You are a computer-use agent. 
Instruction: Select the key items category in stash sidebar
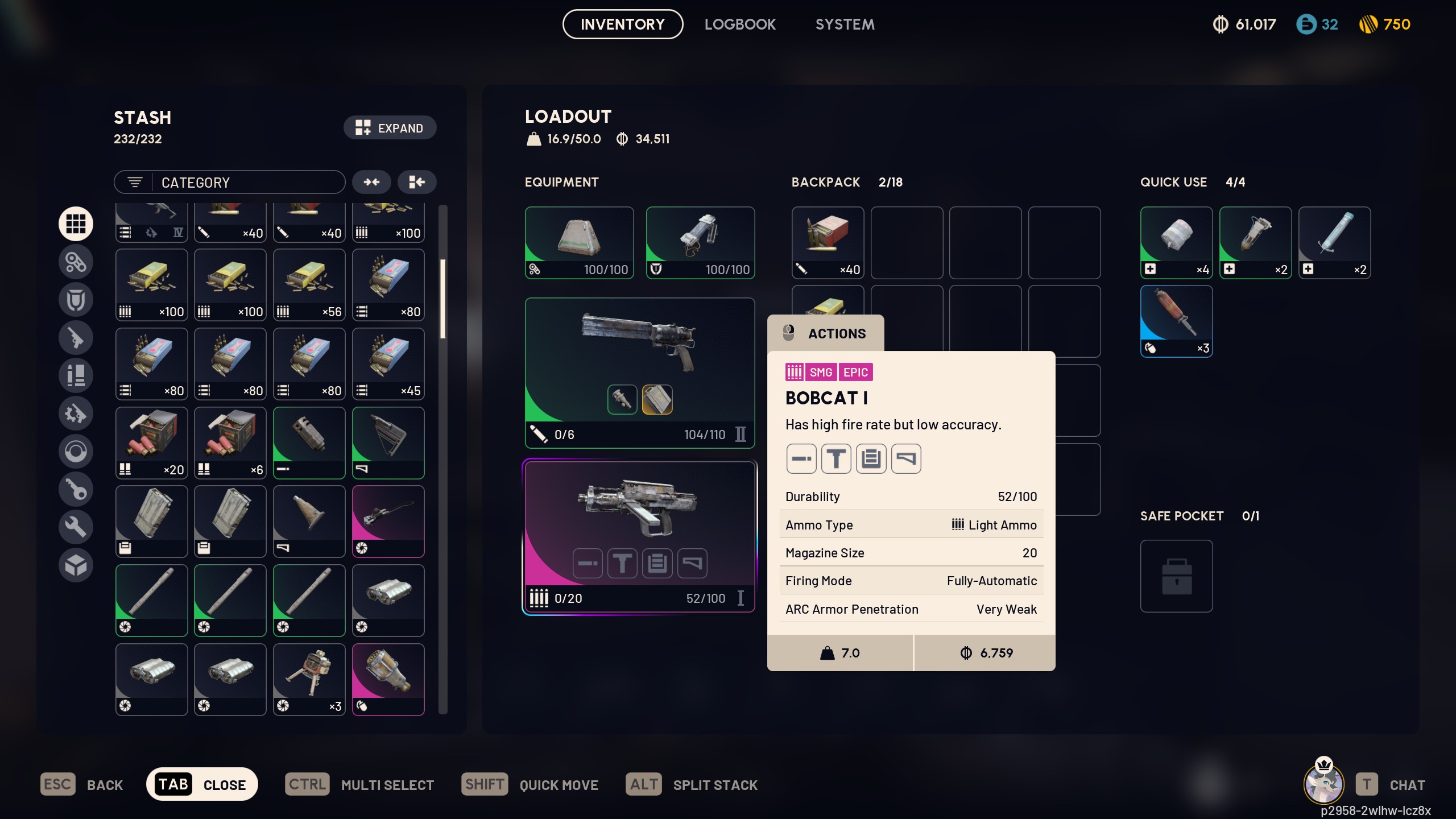pyautogui.click(x=76, y=489)
